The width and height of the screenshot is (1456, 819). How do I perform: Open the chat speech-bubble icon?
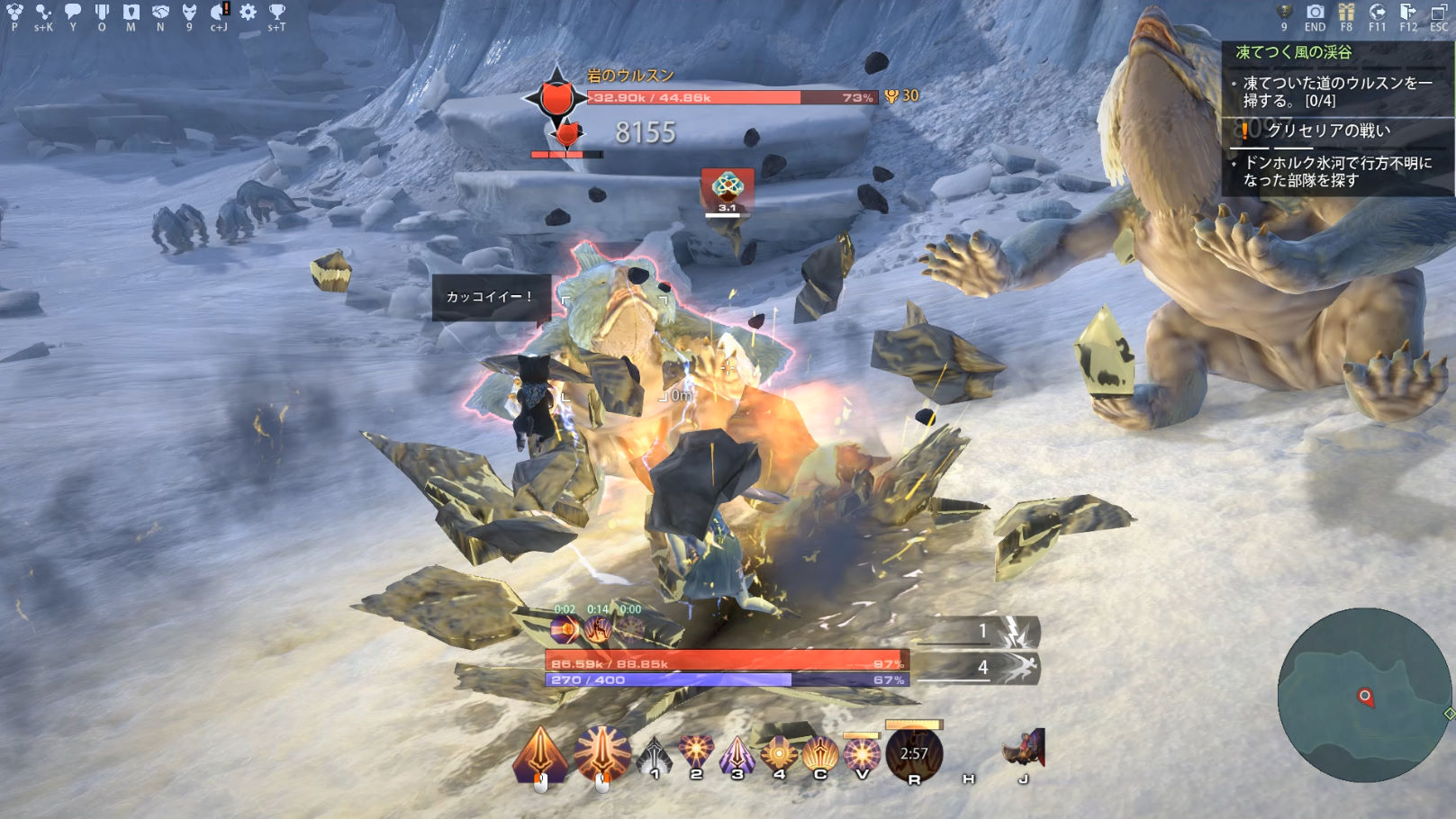coord(73,12)
